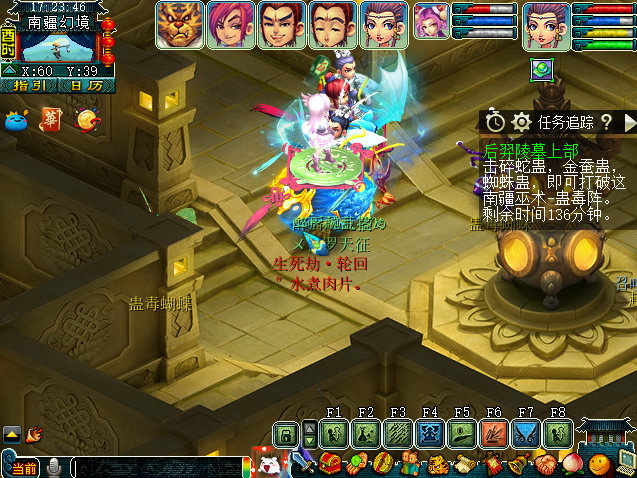The width and height of the screenshot is (637, 478).
Task: Use the F7 crossed blades skill
Action: click(526, 434)
